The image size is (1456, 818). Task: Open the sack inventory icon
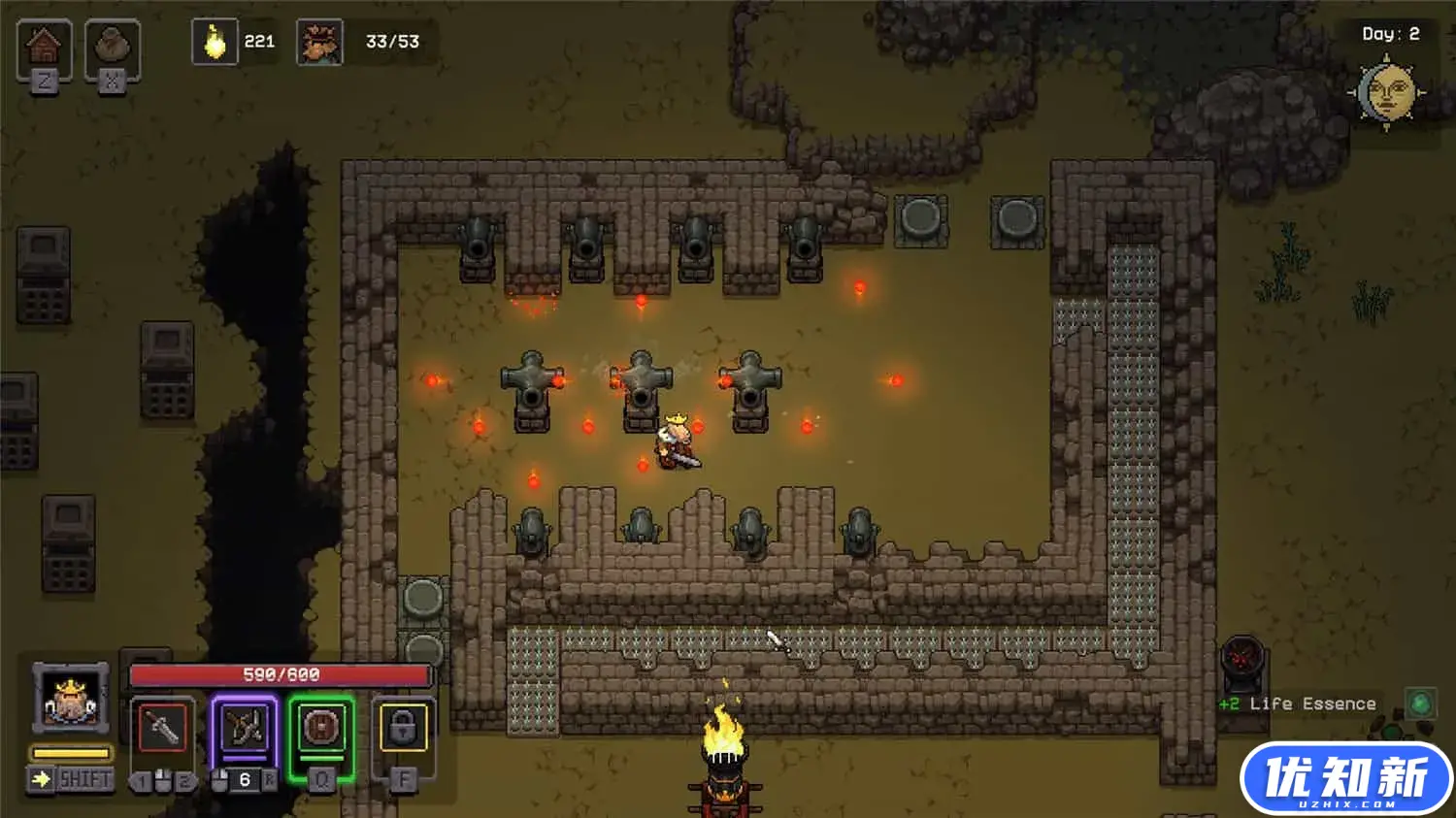pyautogui.click(x=112, y=46)
